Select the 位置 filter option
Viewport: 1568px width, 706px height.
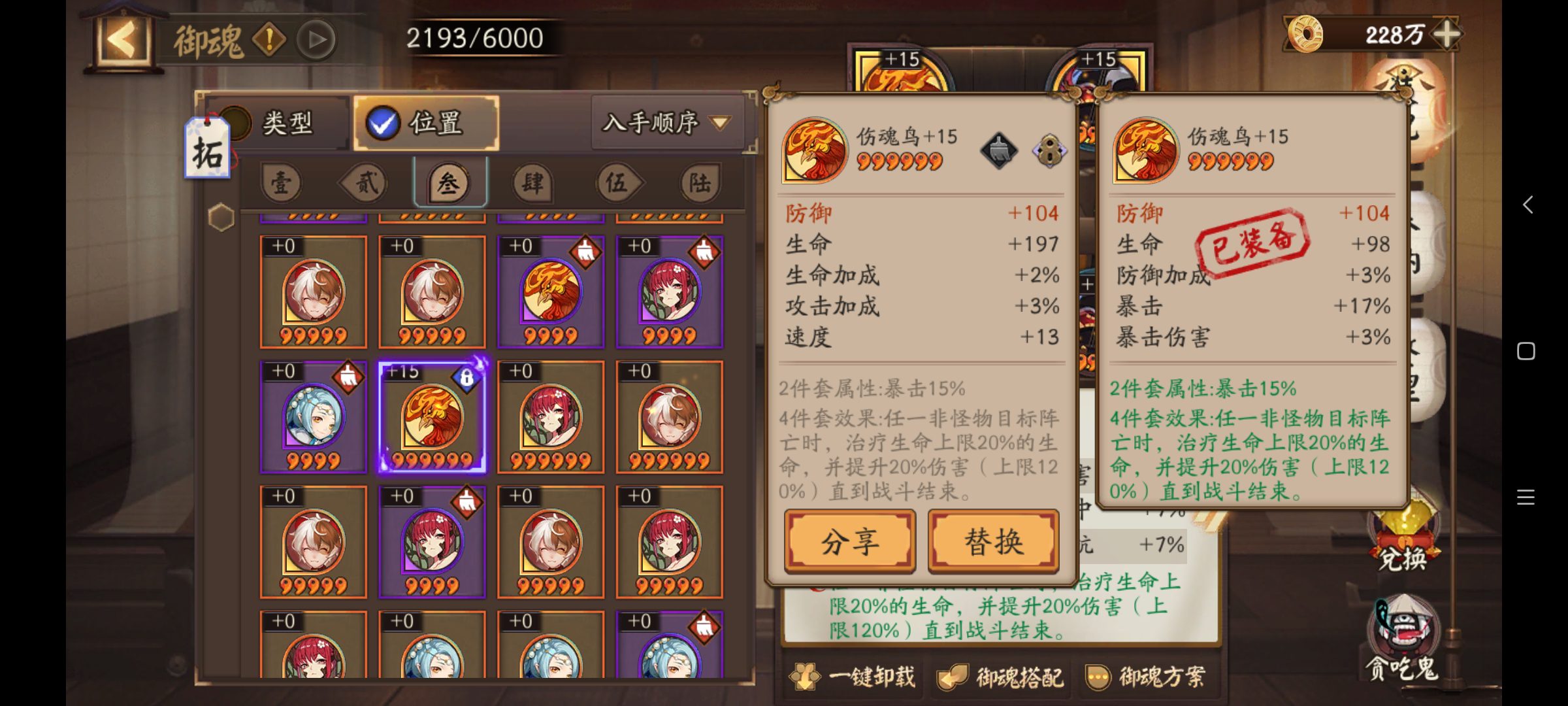pyautogui.click(x=425, y=123)
